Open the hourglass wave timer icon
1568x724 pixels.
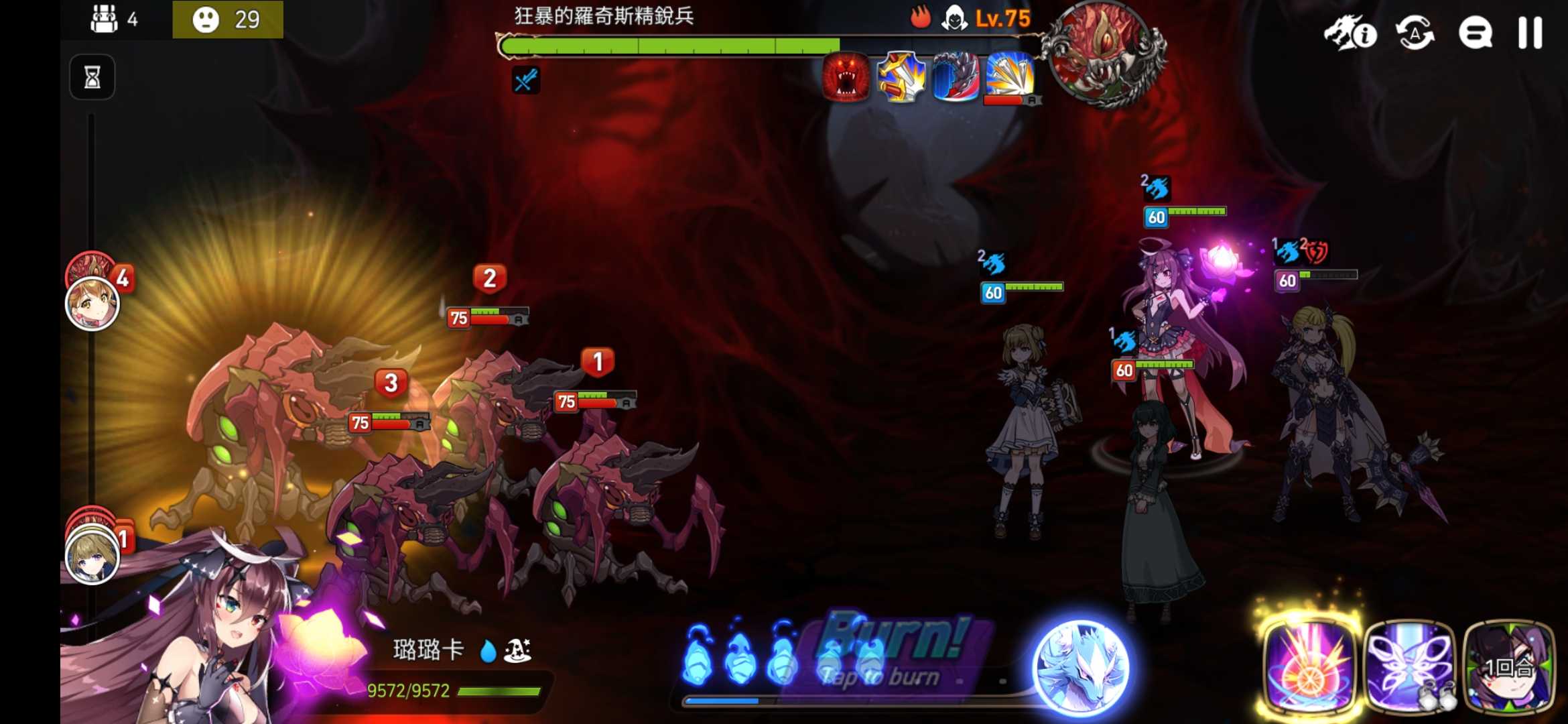pos(92,76)
